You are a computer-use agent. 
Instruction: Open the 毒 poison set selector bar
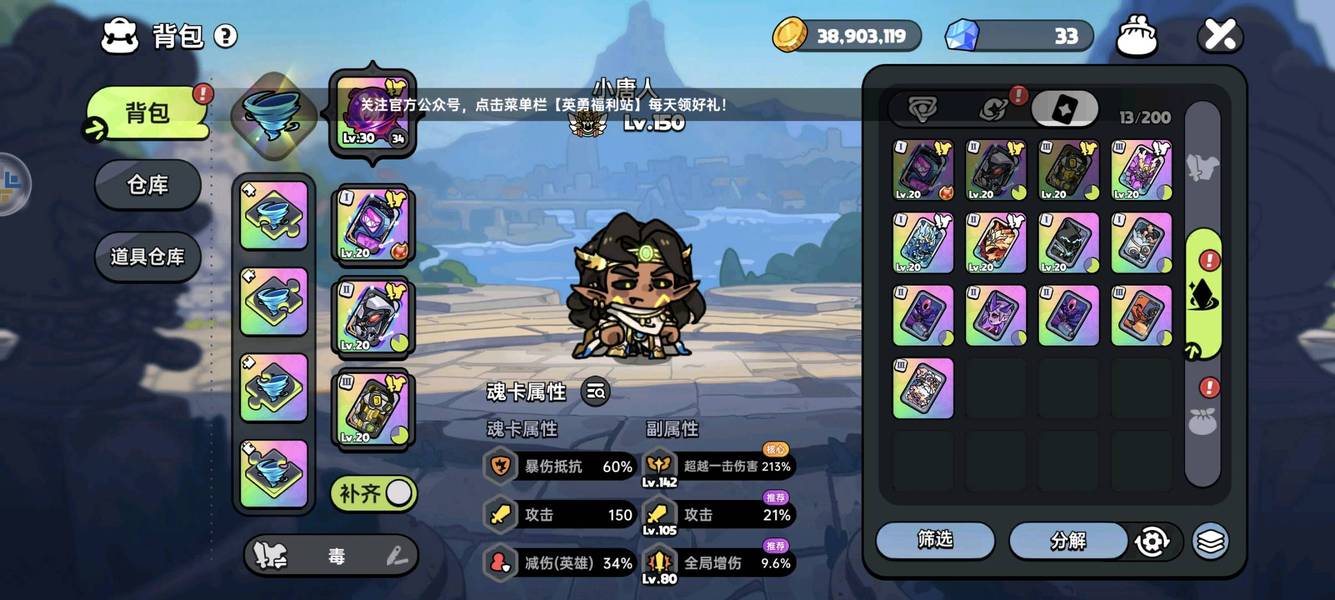[x=331, y=556]
